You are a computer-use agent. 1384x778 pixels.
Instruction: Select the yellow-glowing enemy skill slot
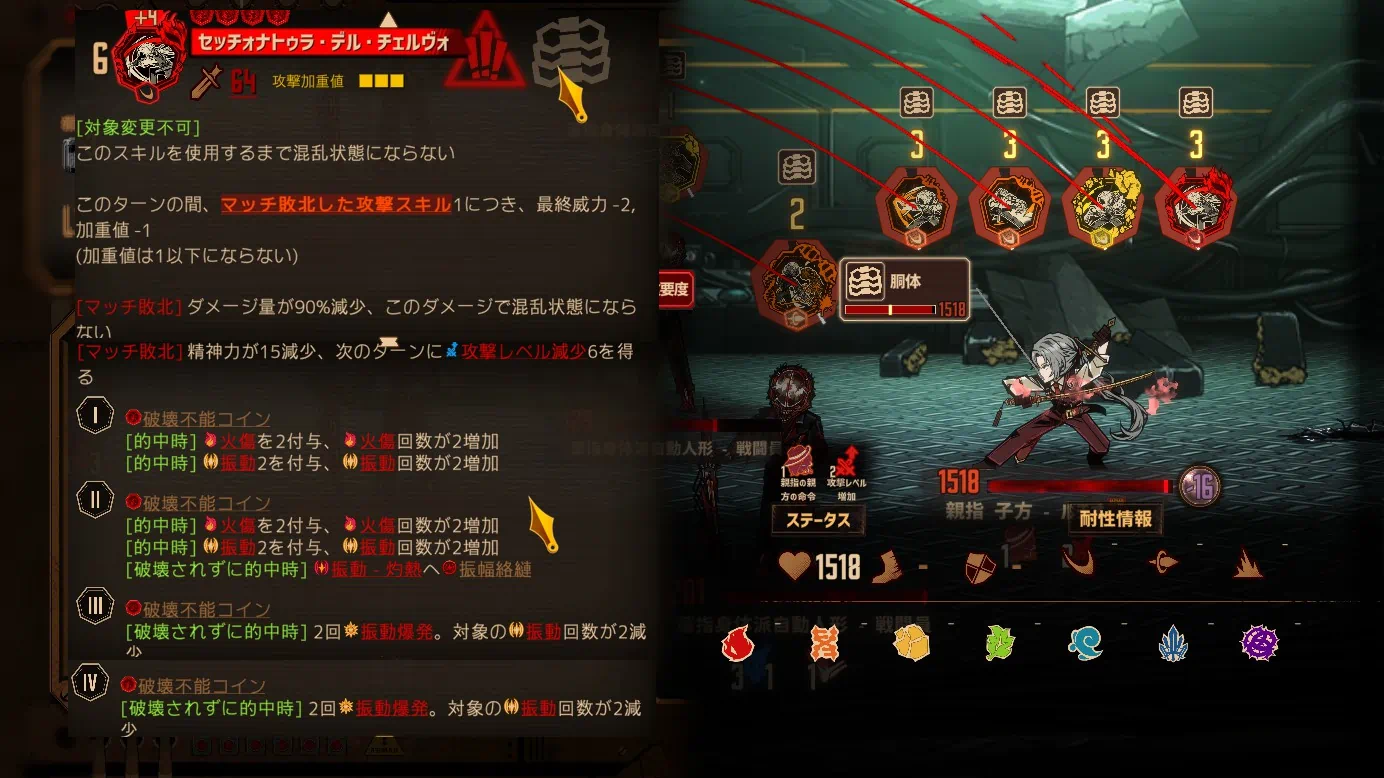coord(1102,208)
